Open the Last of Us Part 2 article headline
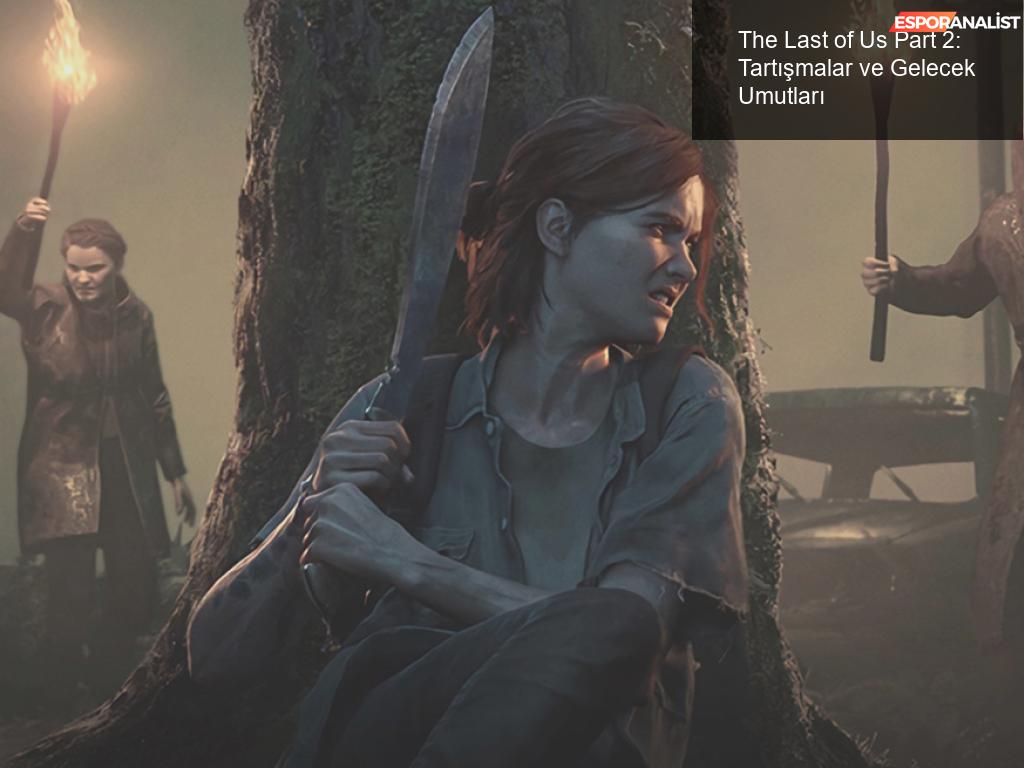The image size is (1024, 768). (x=856, y=68)
